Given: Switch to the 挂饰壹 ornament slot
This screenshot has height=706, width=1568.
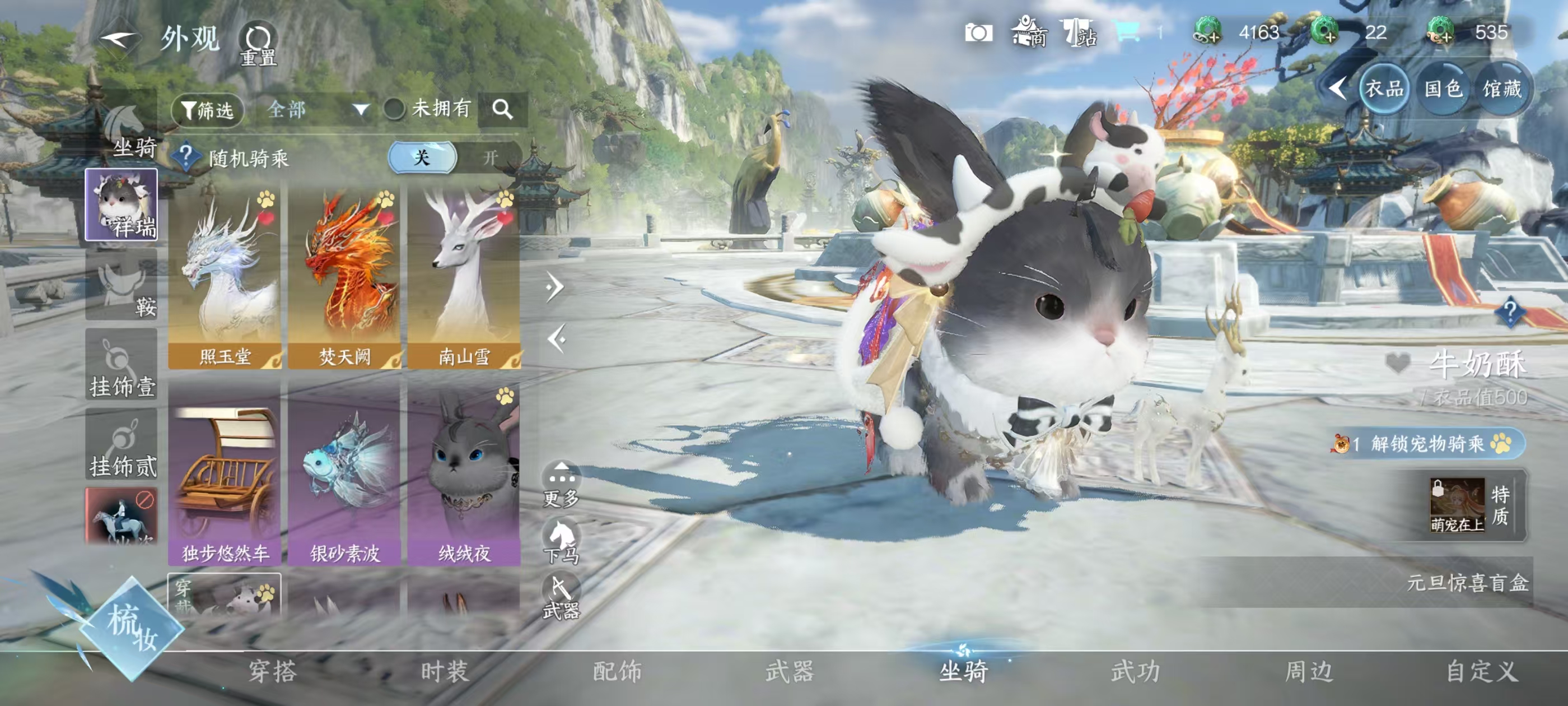Looking at the screenshot, I should coord(122,365).
